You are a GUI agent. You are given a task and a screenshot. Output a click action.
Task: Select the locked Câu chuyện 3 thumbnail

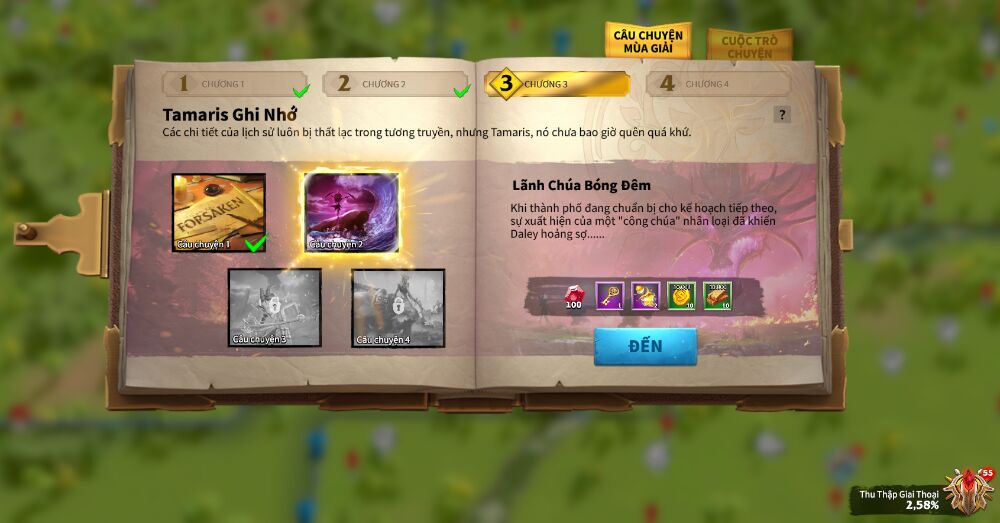pos(274,307)
